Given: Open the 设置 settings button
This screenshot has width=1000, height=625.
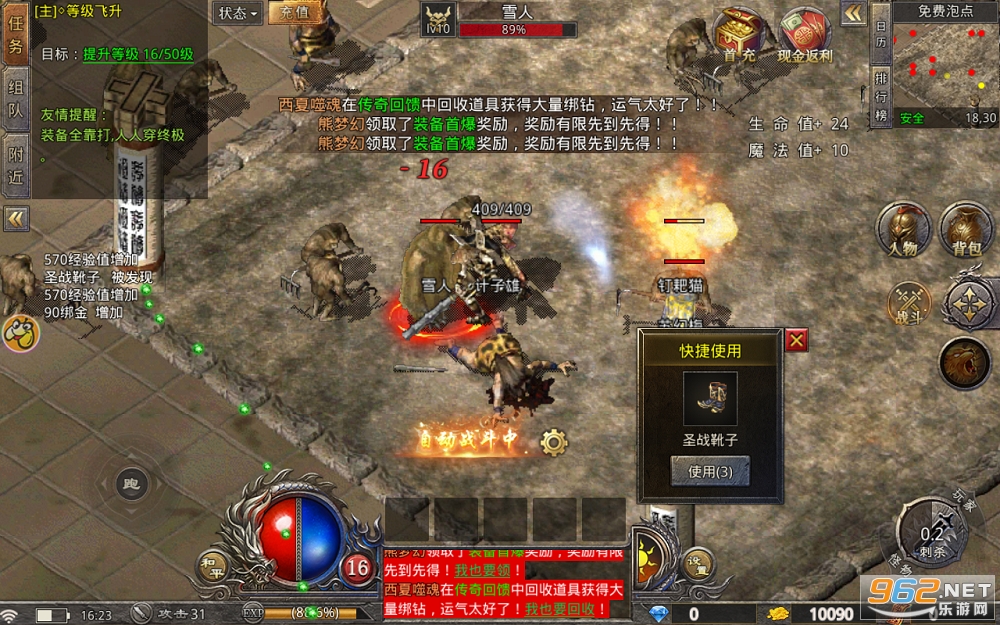Looking at the screenshot, I should click(x=697, y=563).
